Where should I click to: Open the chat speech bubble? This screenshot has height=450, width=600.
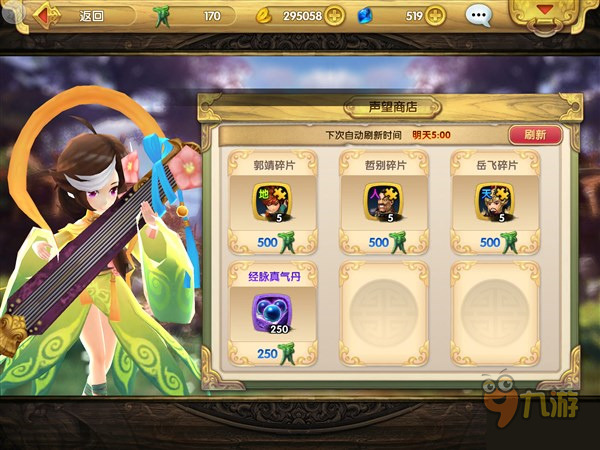point(479,16)
